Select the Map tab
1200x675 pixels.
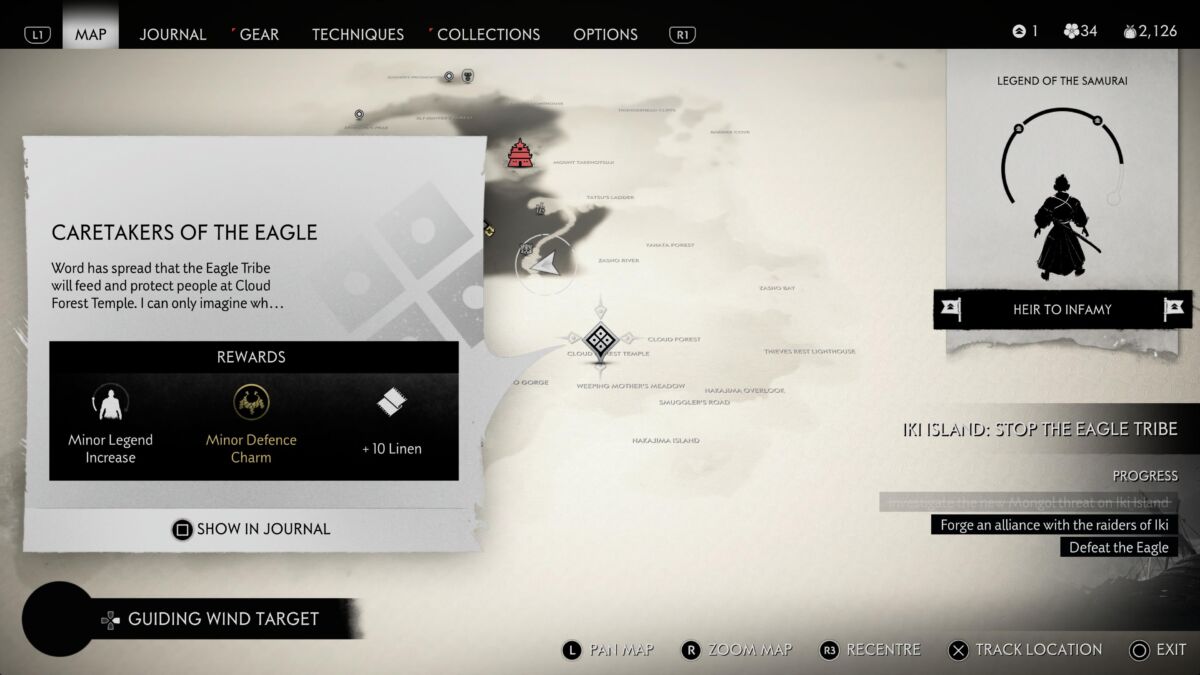click(x=90, y=34)
